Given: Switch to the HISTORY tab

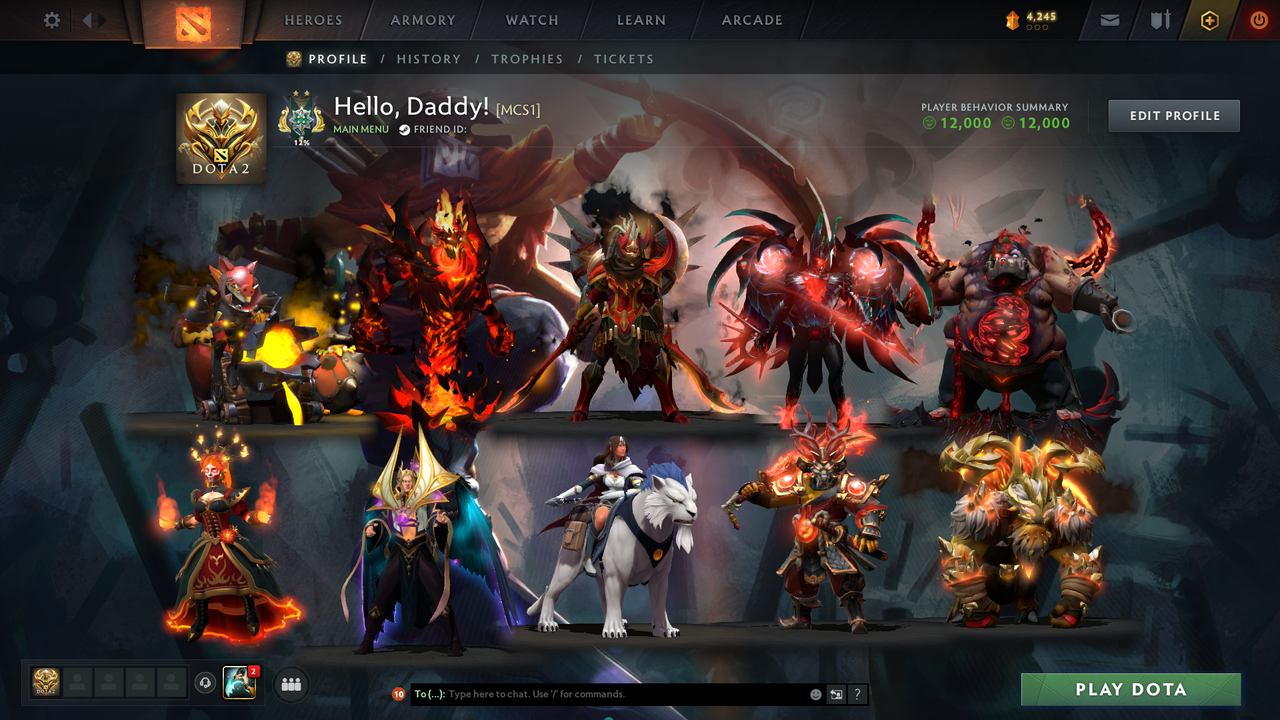Looking at the screenshot, I should pyautogui.click(x=429, y=59).
